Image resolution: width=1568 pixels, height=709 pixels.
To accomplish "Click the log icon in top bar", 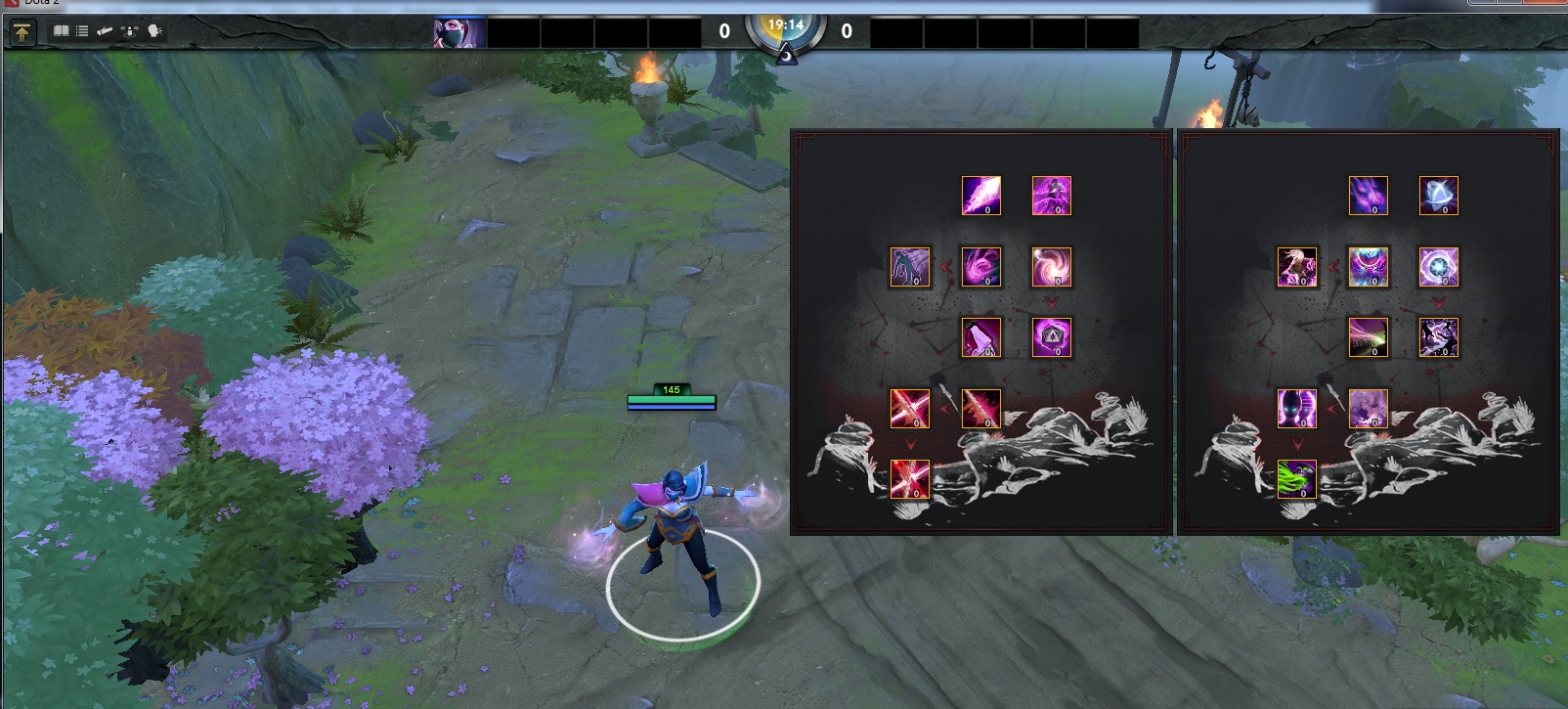I will (x=105, y=31).
